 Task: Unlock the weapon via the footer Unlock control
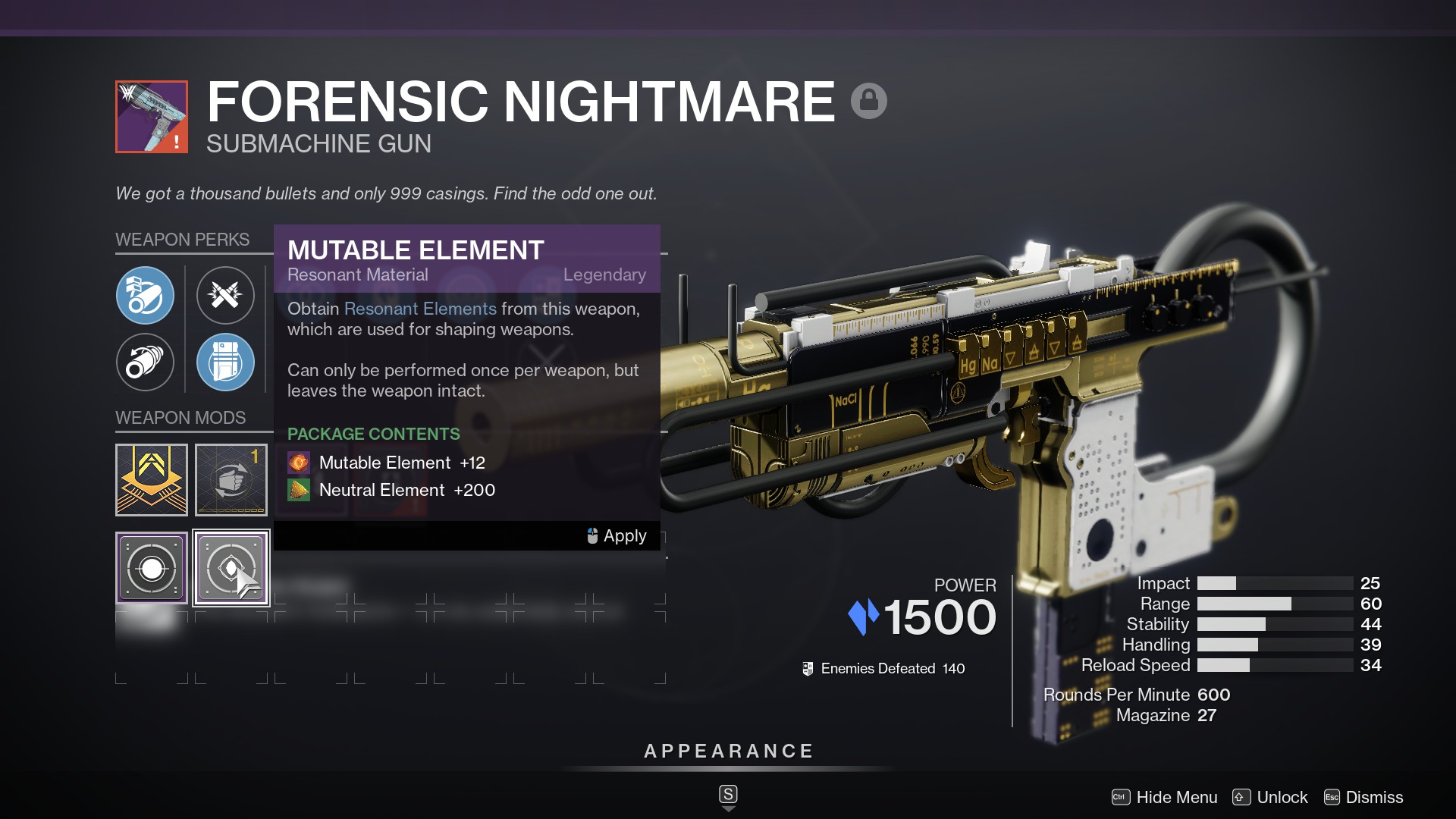coord(1281,797)
